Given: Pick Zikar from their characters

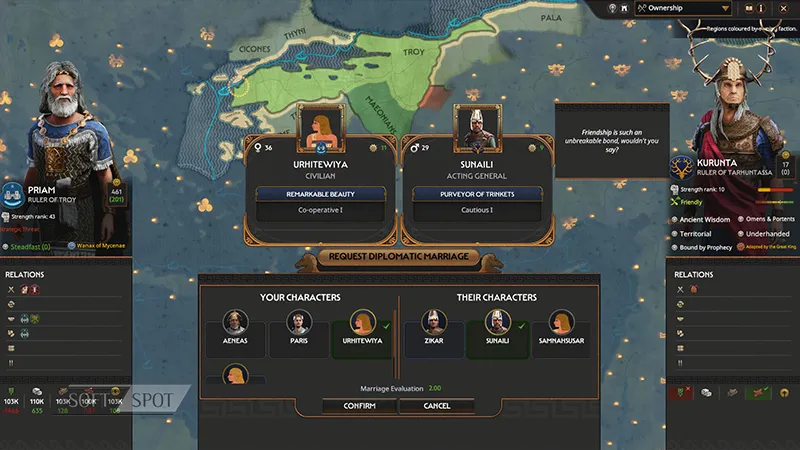Looking at the screenshot, I should (x=432, y=327).
